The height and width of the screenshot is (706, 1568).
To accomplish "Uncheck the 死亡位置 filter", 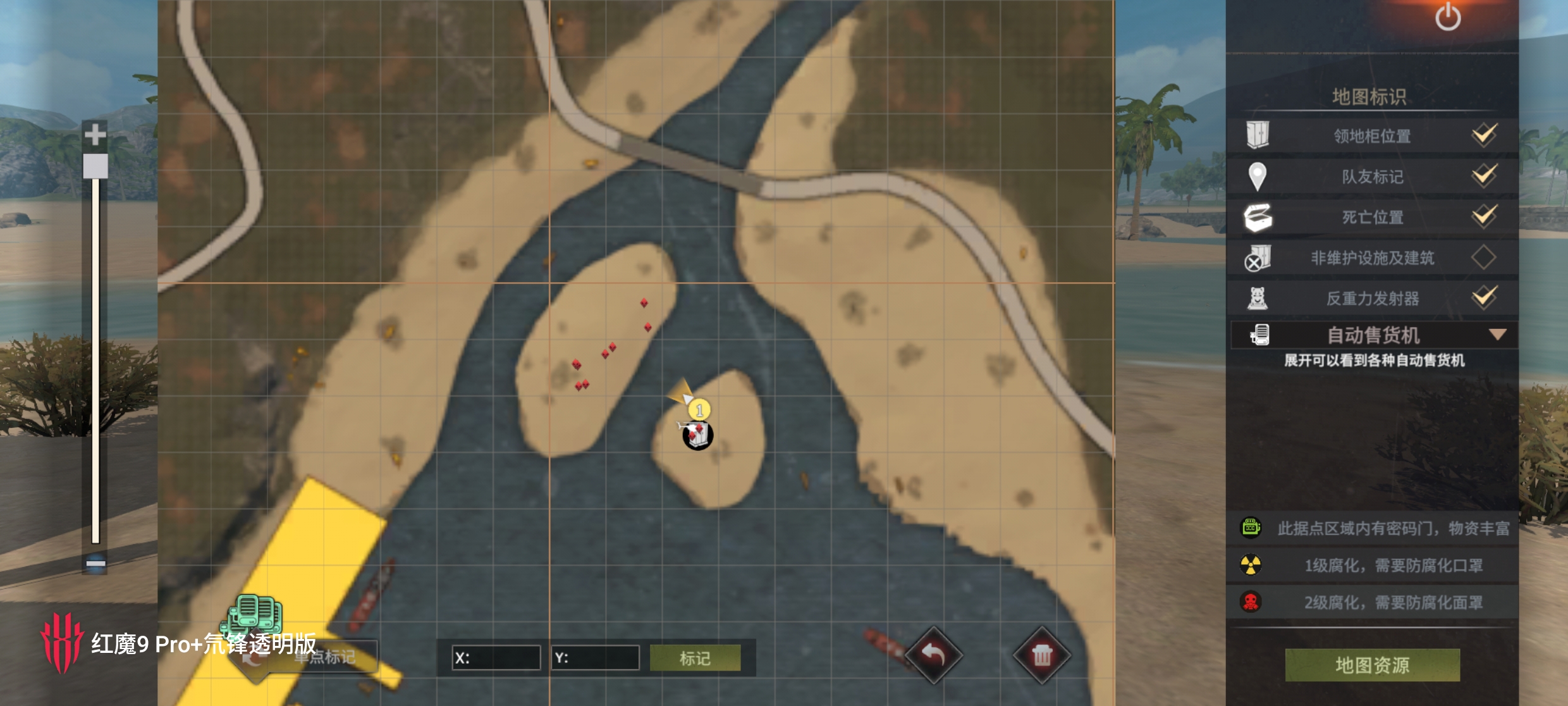I will [x=1483, y=217].
